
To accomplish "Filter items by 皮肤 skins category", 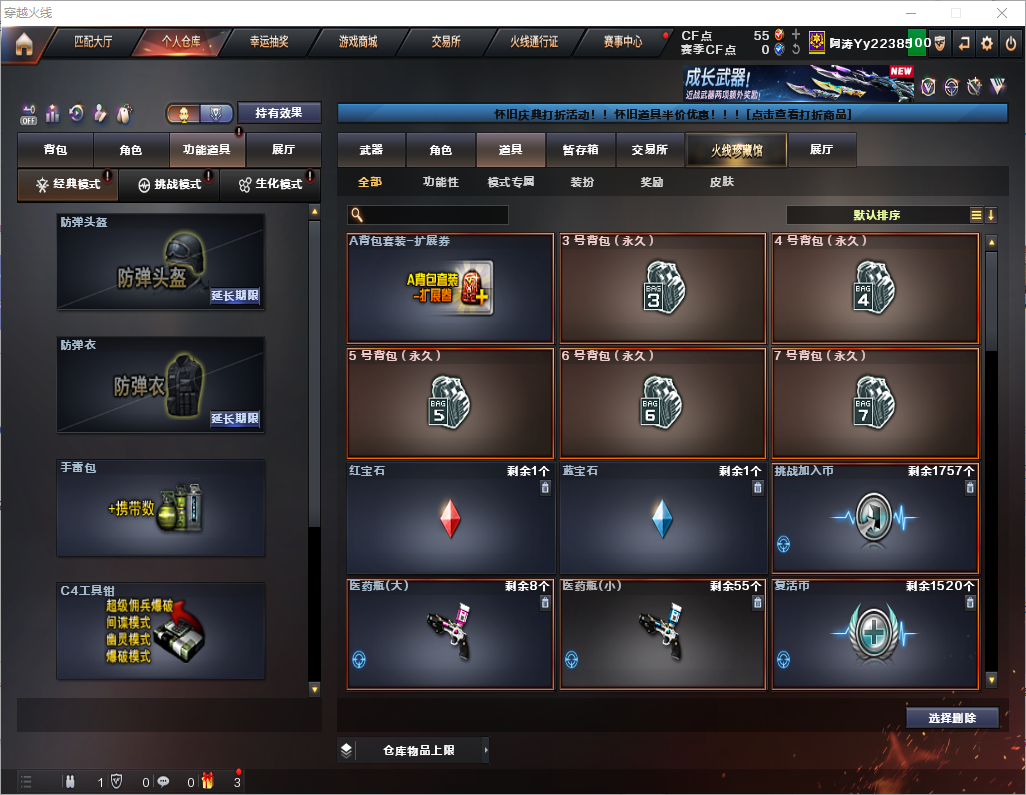I will (x=721, y=182).
